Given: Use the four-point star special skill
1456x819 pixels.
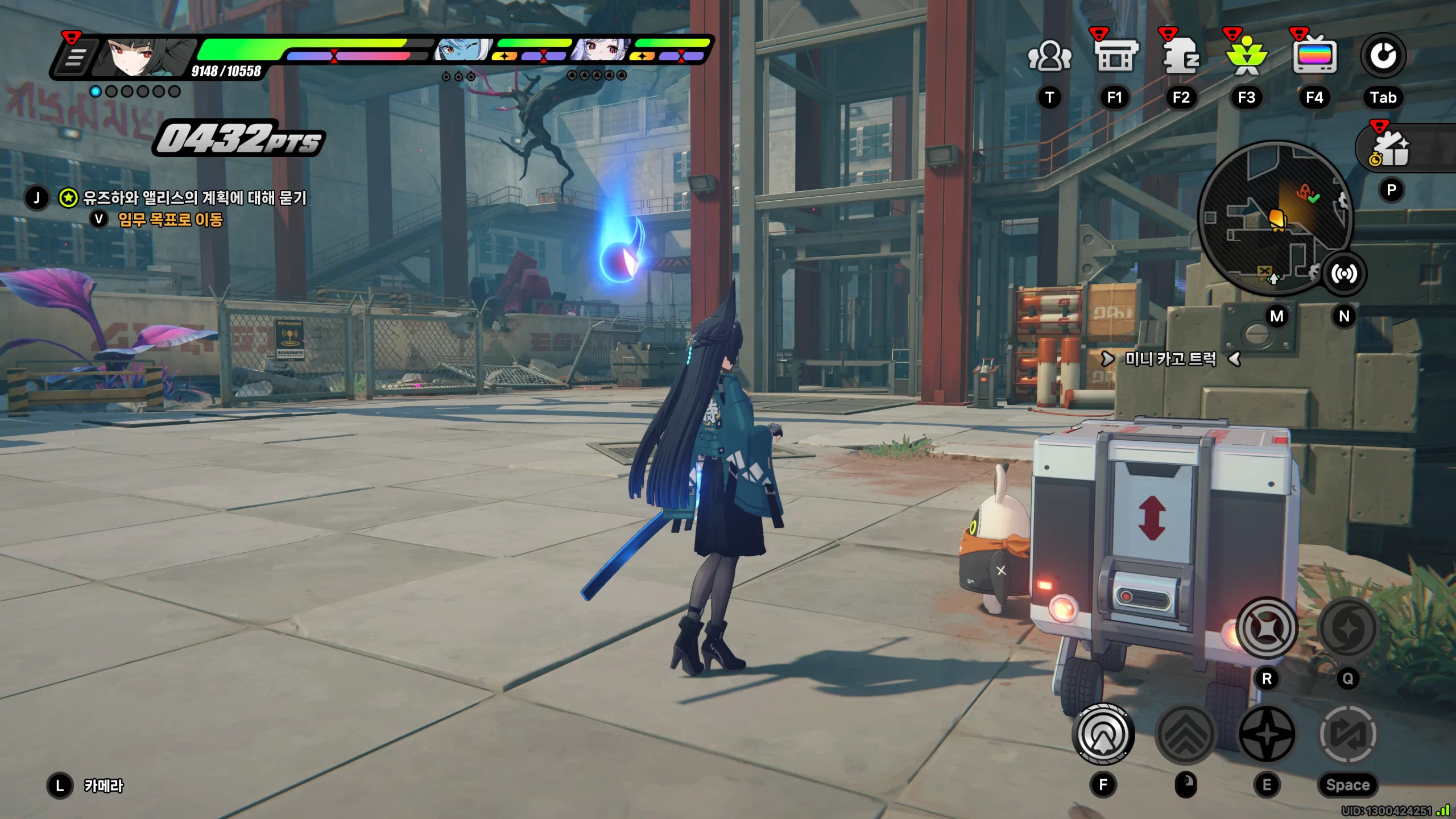Looking at the screenshot, I should click(1267, 734).
